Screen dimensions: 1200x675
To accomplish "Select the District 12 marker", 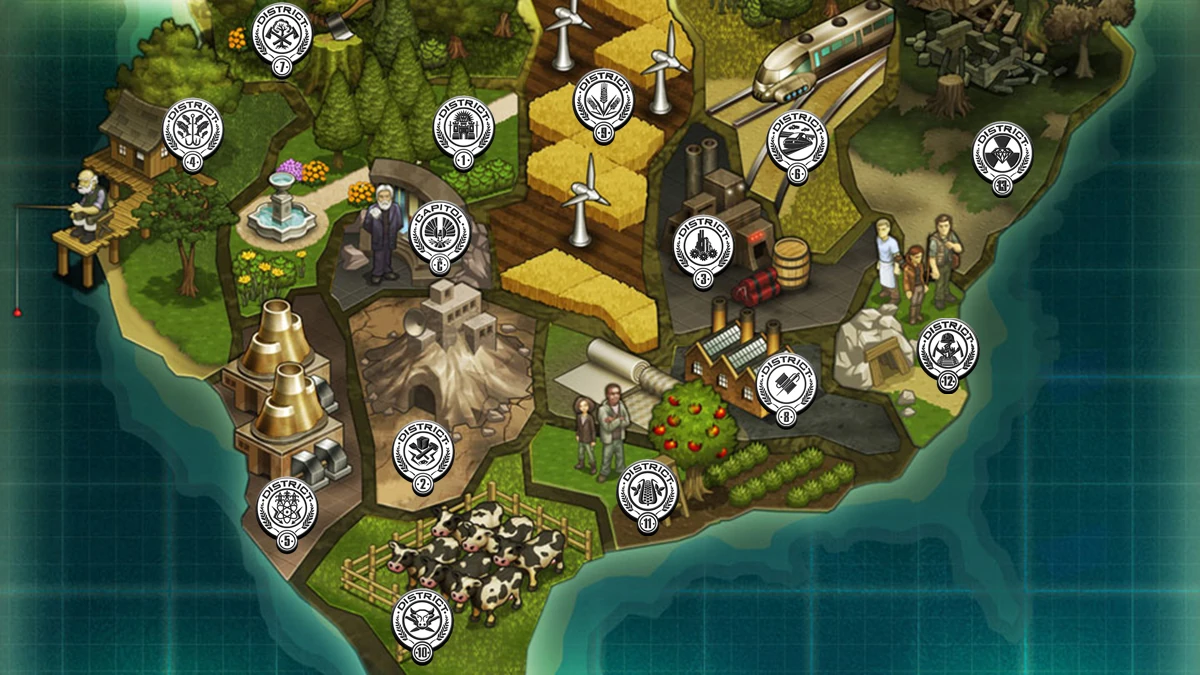I will (x=947, y=350).
